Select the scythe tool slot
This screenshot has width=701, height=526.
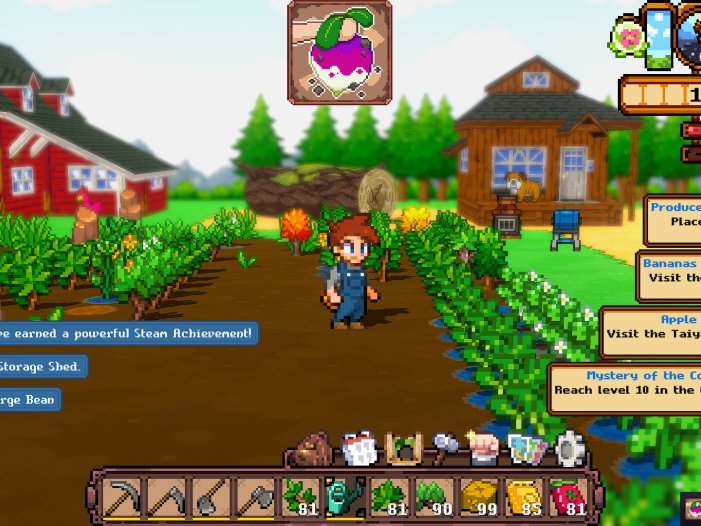coord(168,497)
